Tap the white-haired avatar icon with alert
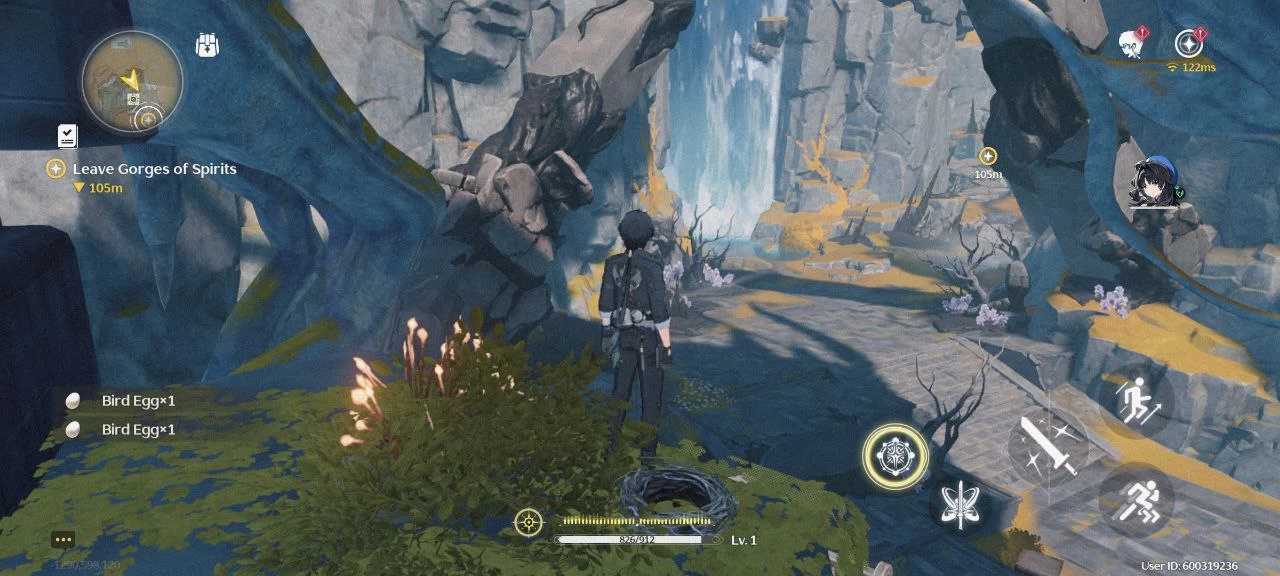Image resolution: width=1280 pixels, height=576 pixels. (x=1132, y=43)
